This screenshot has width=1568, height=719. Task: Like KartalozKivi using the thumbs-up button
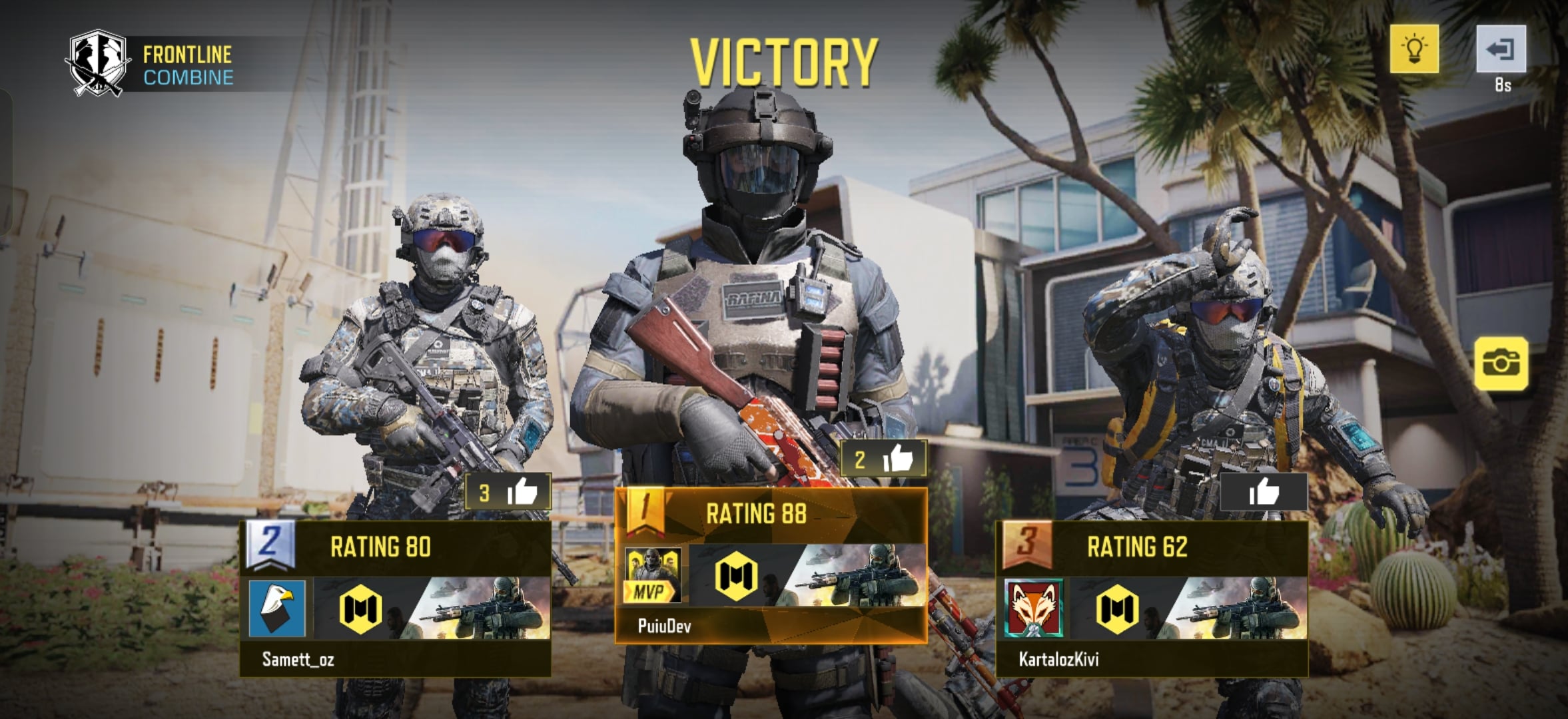pos(1264,493)
